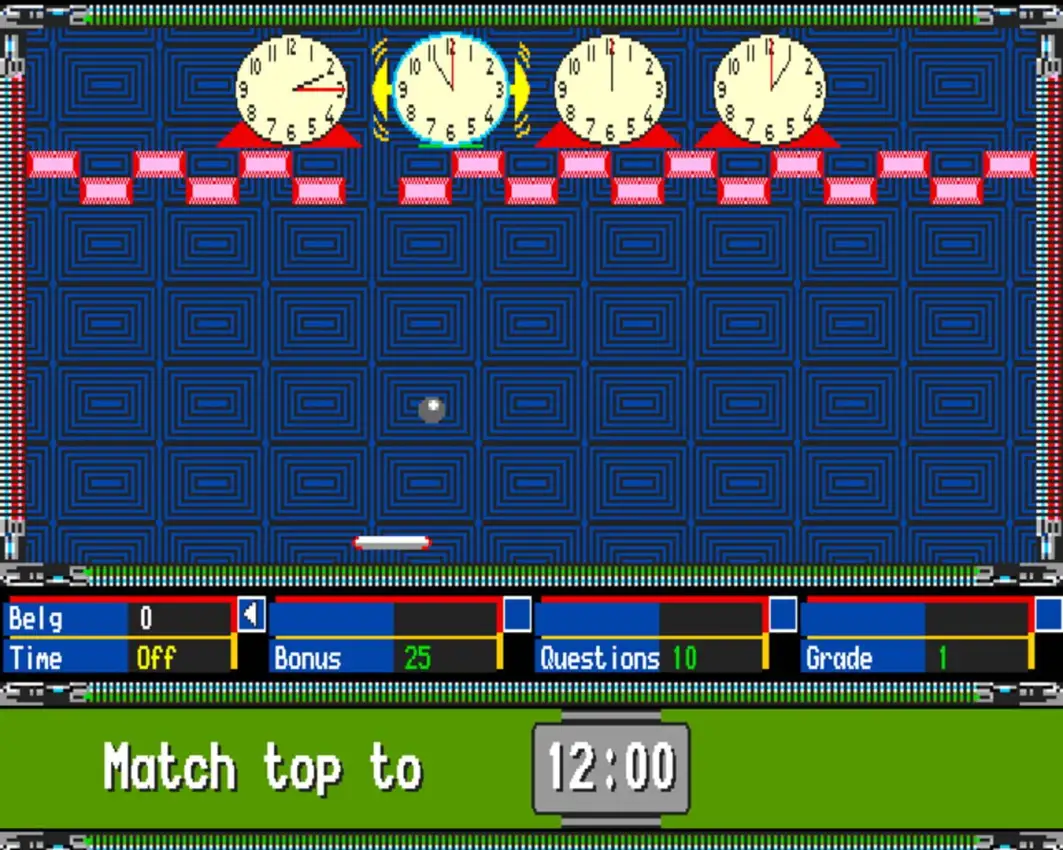Select the clock showing 2:15
This screenshot has width=1063, height=850.
coord(291,89)
